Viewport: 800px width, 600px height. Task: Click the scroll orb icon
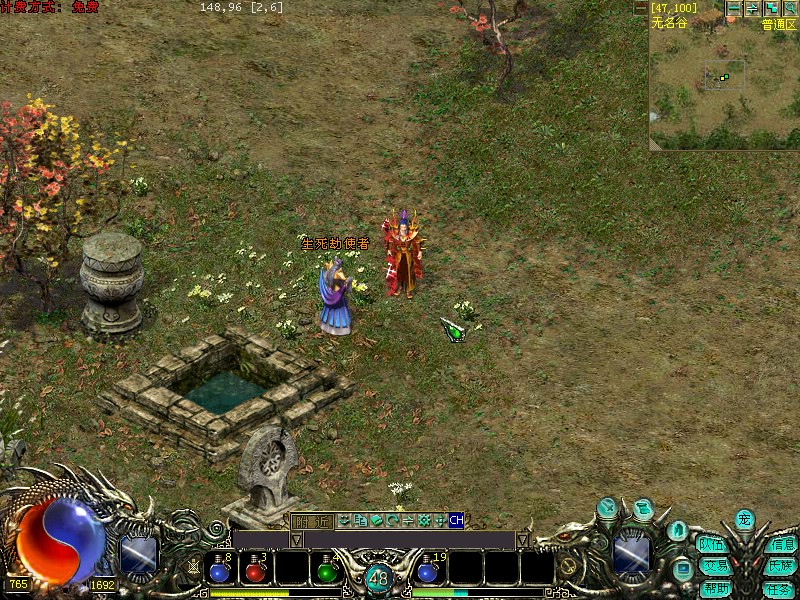point(643,510)
